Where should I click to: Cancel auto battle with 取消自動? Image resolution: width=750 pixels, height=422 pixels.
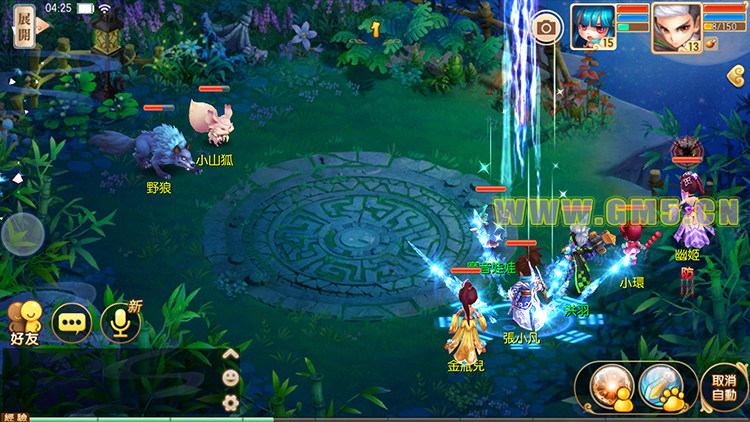[723, 387]
